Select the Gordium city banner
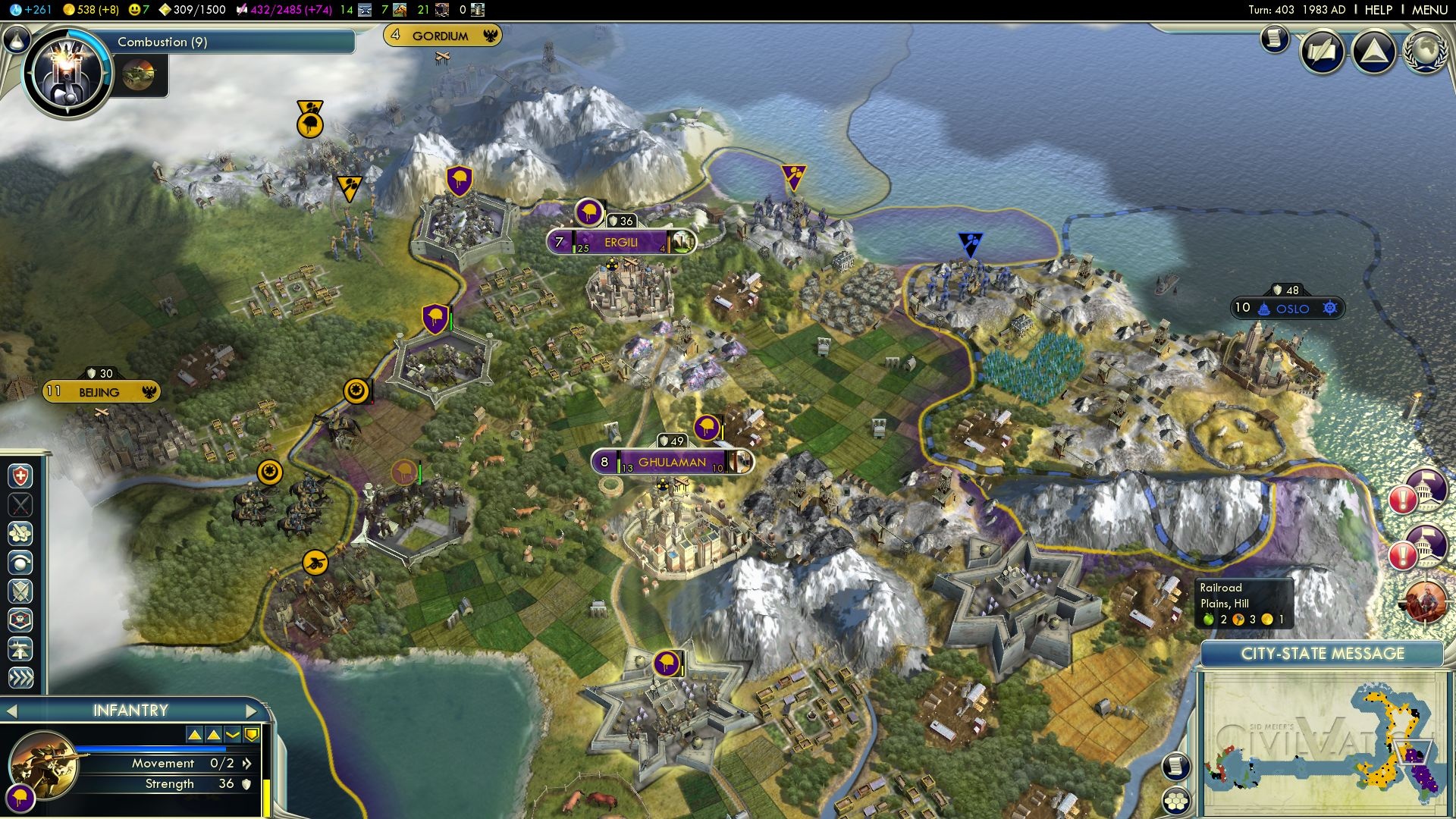 tap(441, 36)
